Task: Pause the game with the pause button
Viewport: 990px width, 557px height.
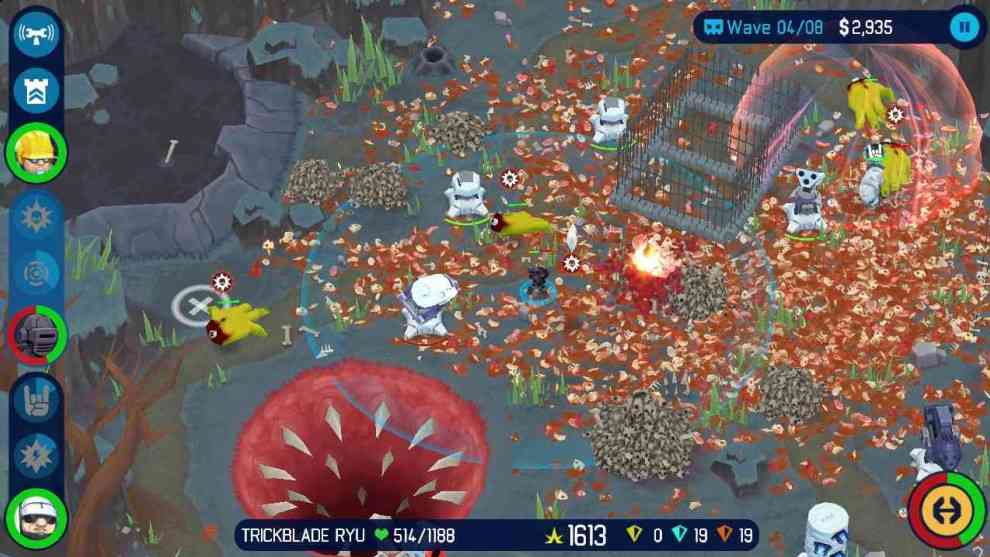Action: (964, 27)
